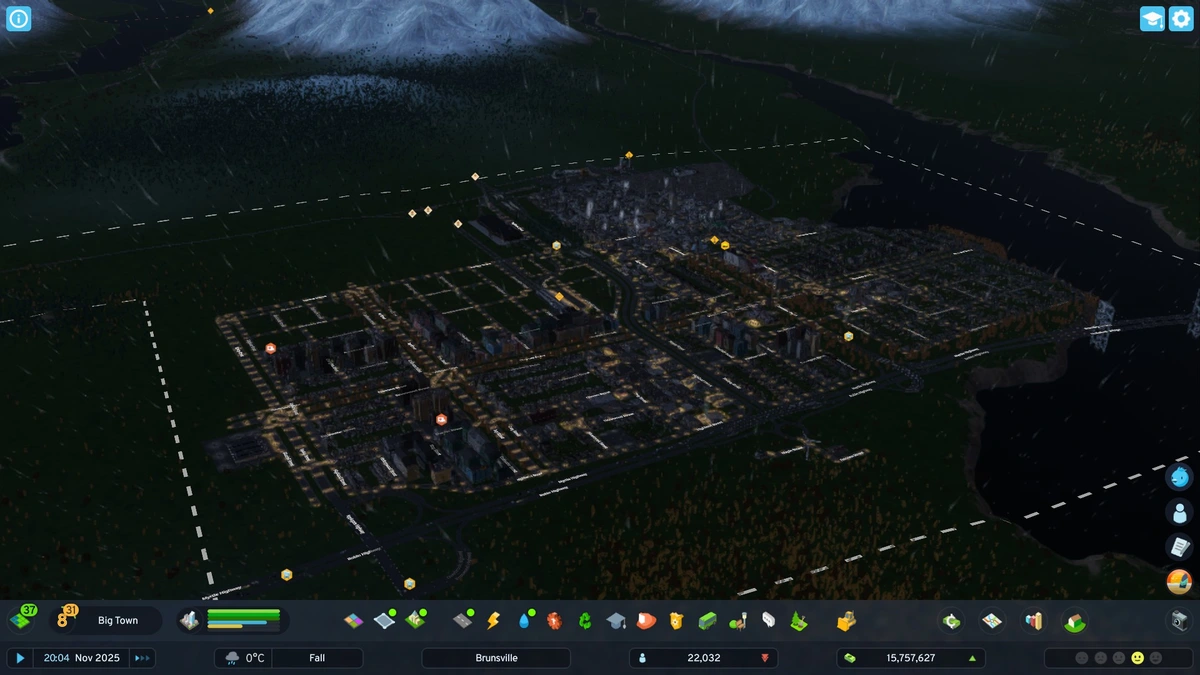
Task: Open the gear settings menu
Action: click(1181, 19)
